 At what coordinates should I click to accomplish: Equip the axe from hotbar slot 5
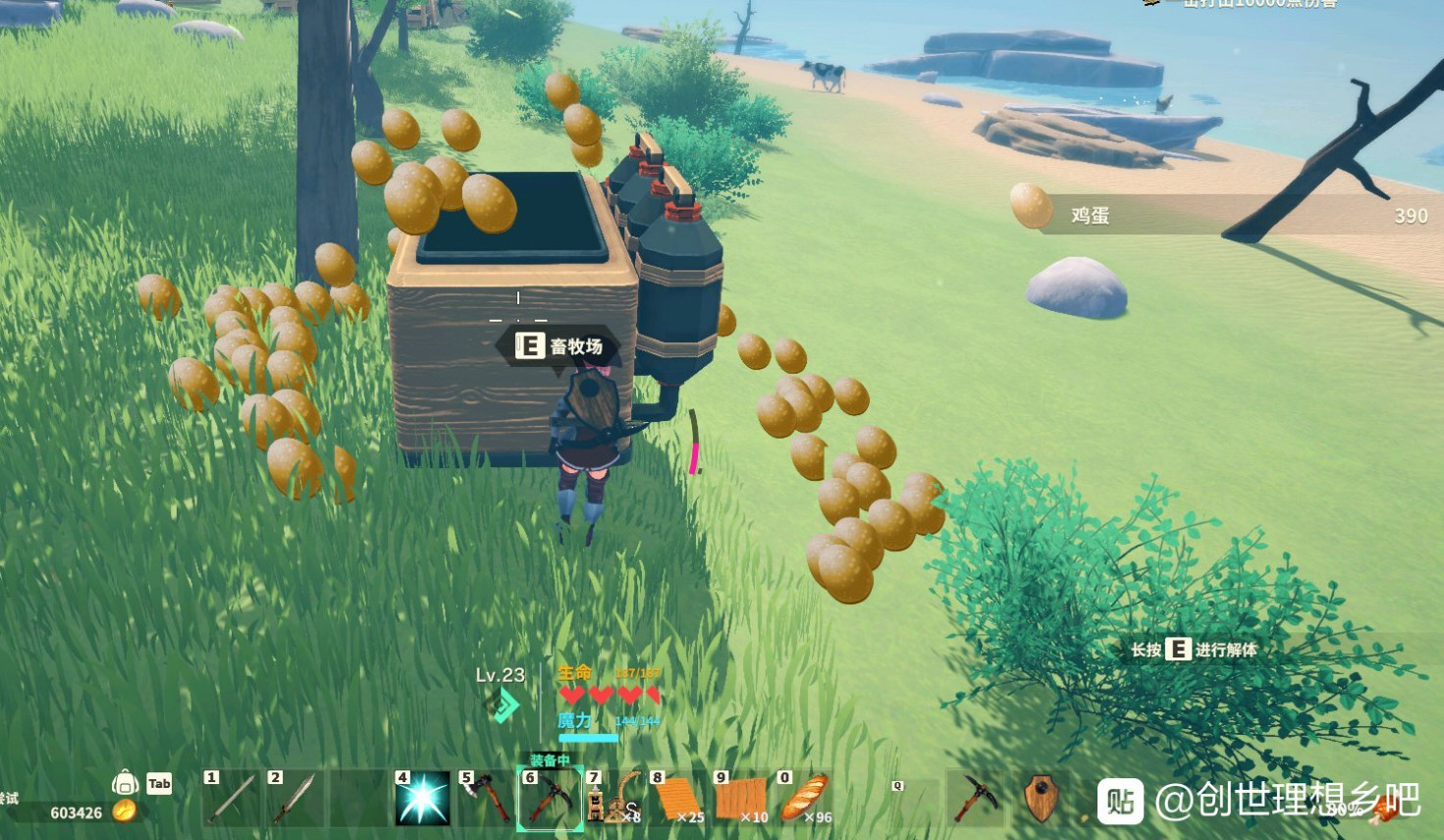(485, 799)
